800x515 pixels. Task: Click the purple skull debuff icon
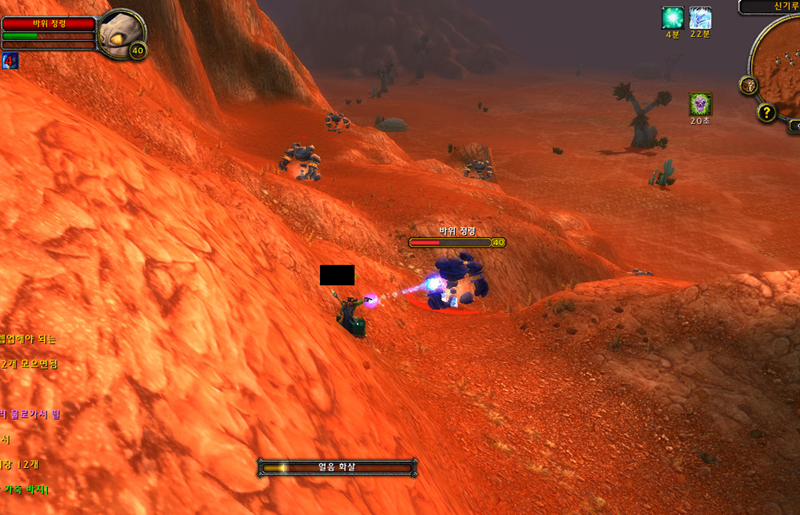700,104
